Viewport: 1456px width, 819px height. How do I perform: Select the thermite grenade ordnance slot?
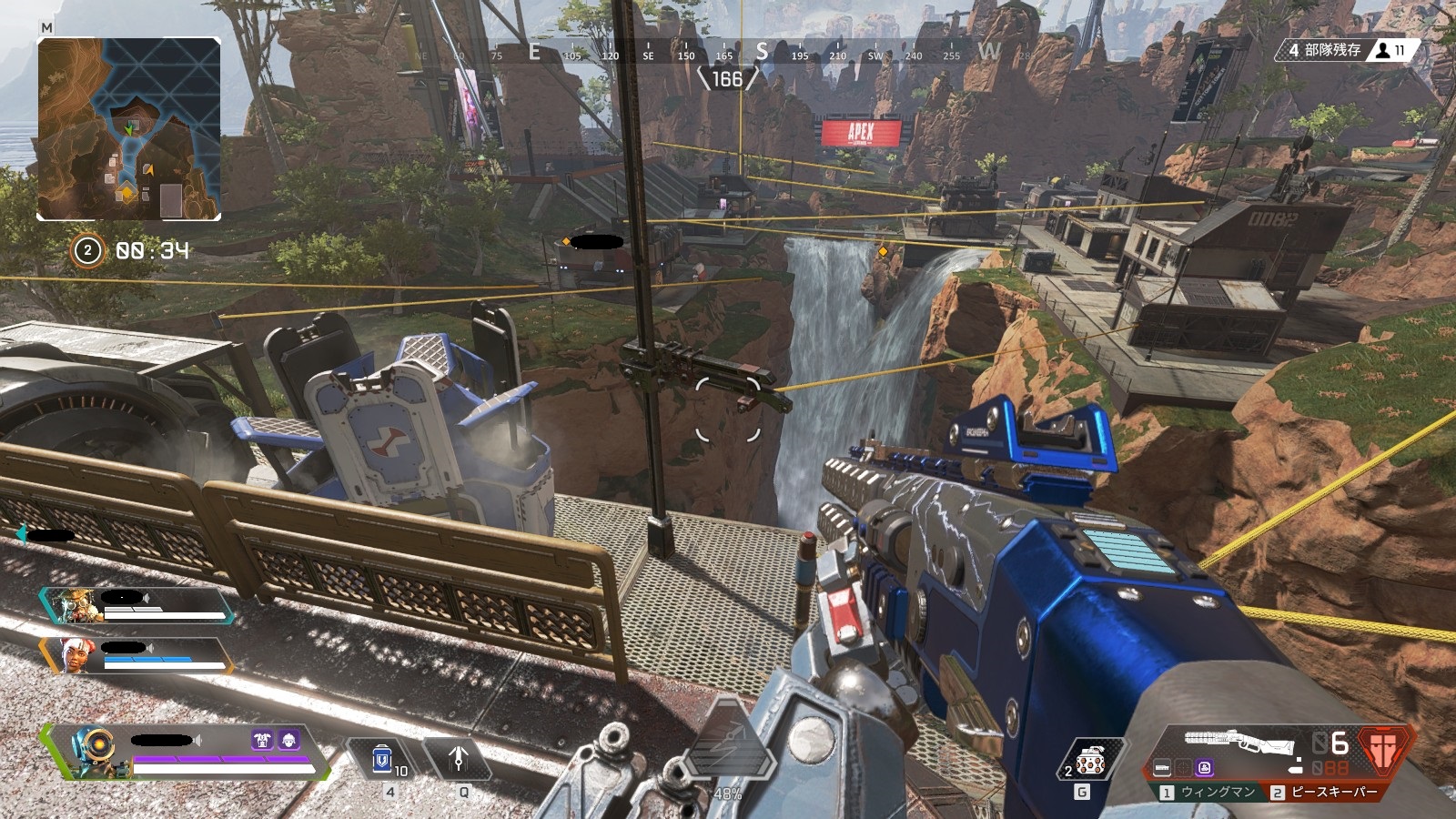pyautogui.click(x=1090, y=760)
